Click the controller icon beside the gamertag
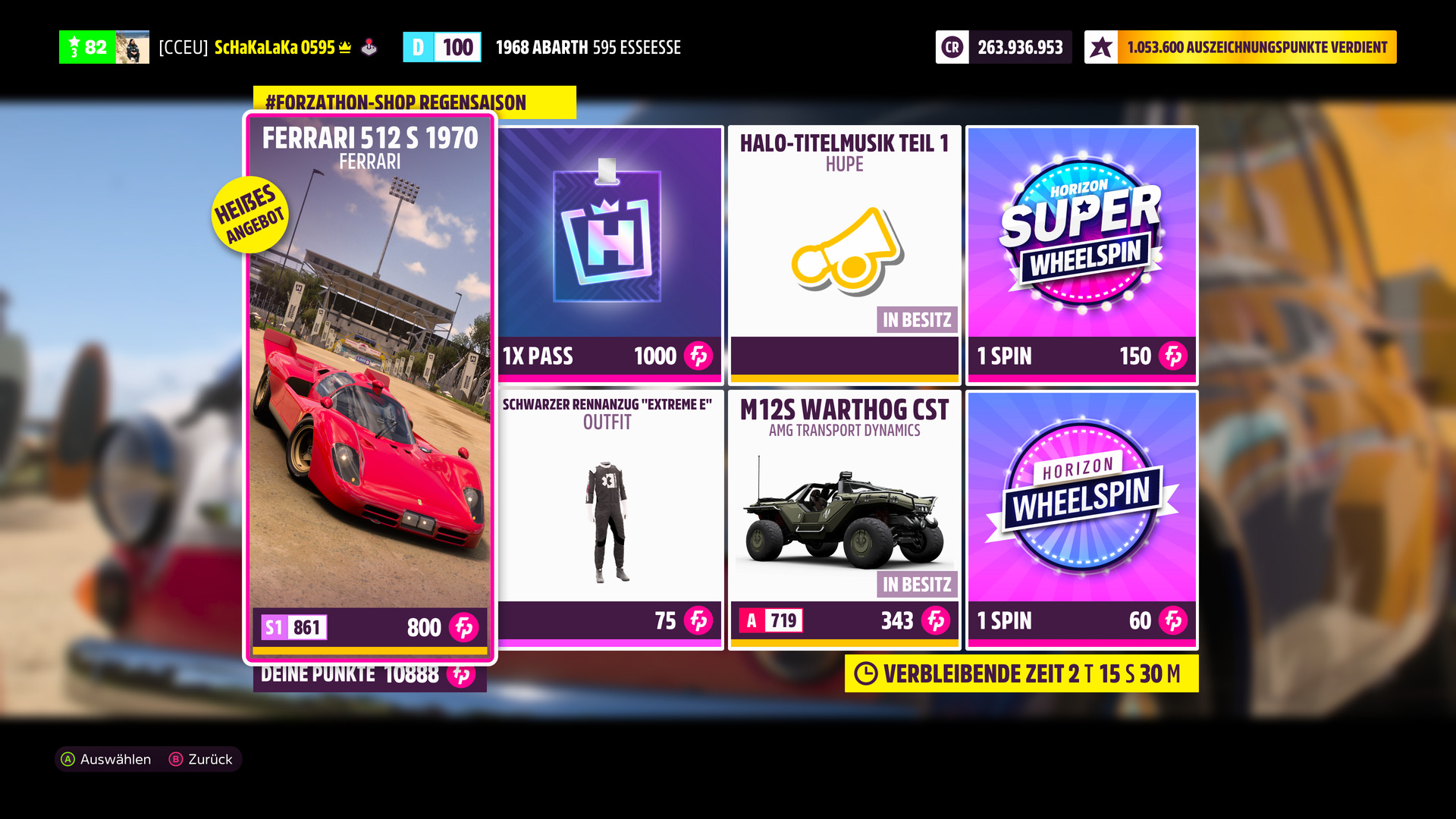The image size is (1456, 819). pyautogui.click(x=370, y=47)
